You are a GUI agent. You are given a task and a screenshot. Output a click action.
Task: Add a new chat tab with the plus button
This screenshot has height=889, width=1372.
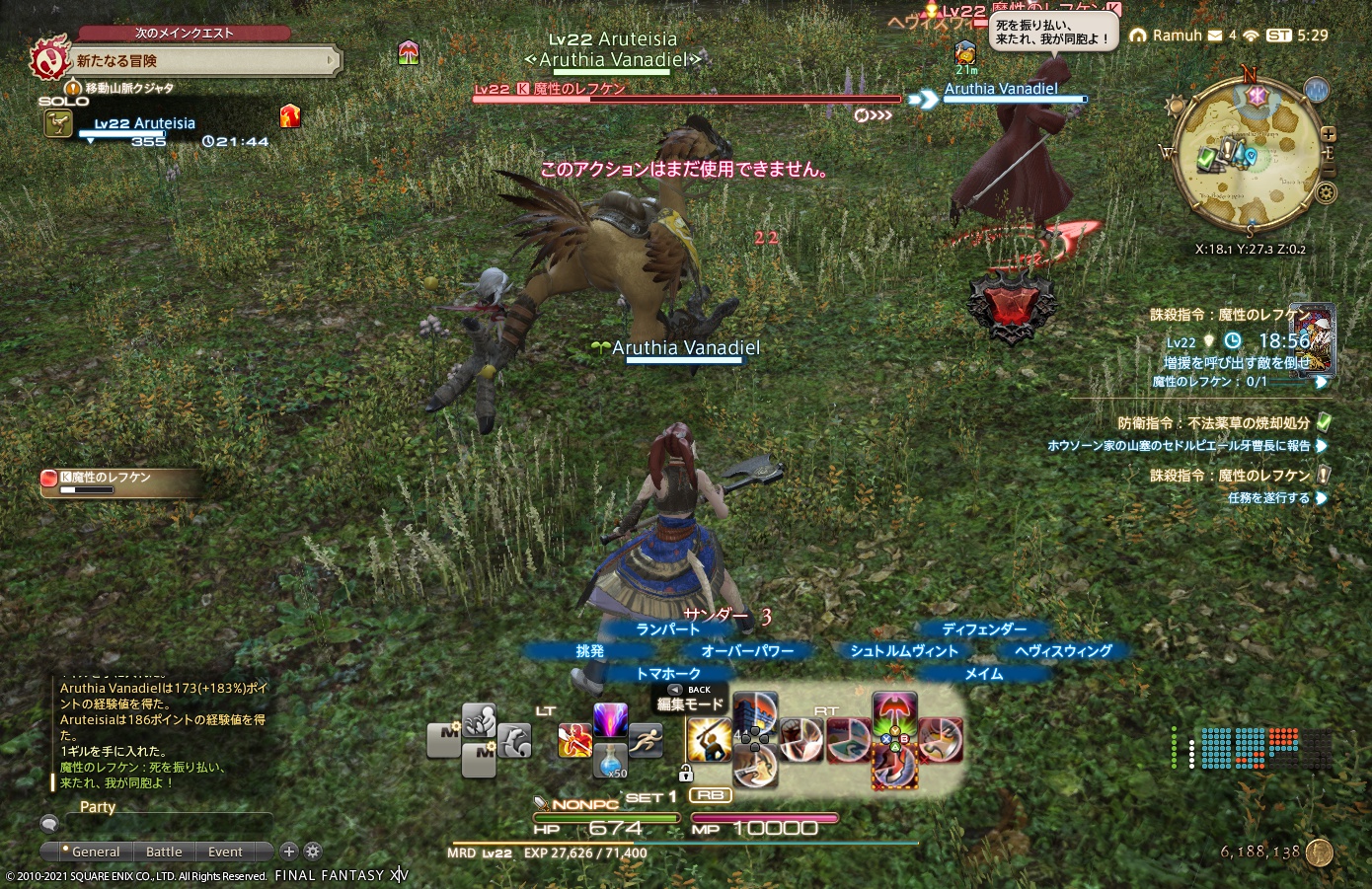(289, 852)
